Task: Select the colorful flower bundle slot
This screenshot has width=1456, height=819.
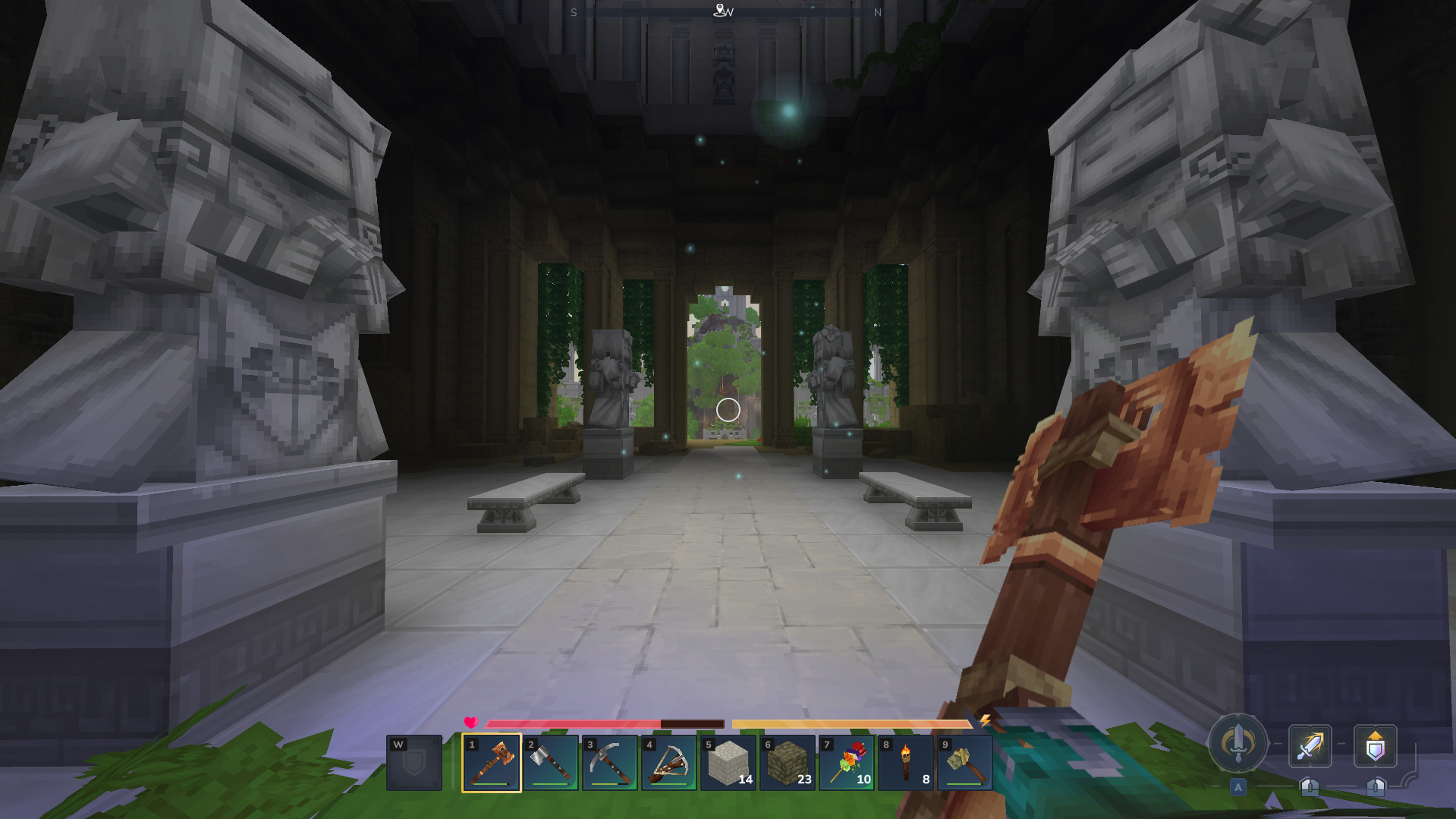Action: coord(846,763)
